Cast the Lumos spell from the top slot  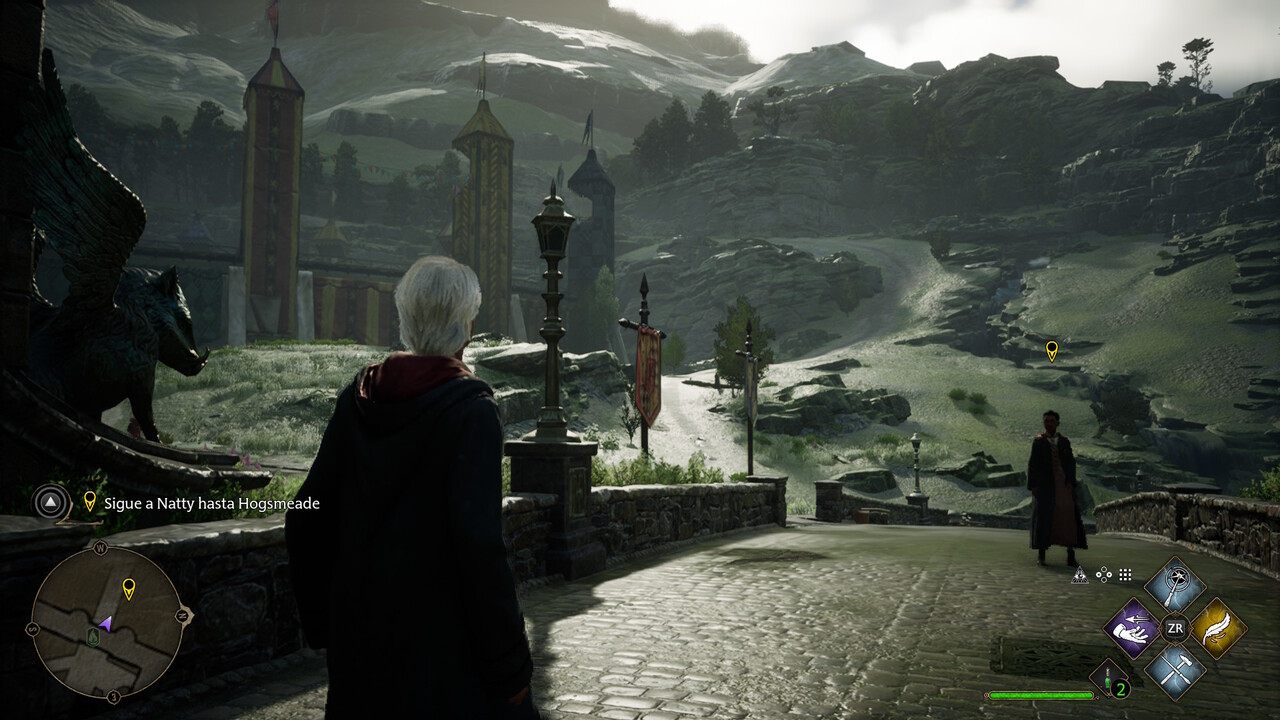1174,586
